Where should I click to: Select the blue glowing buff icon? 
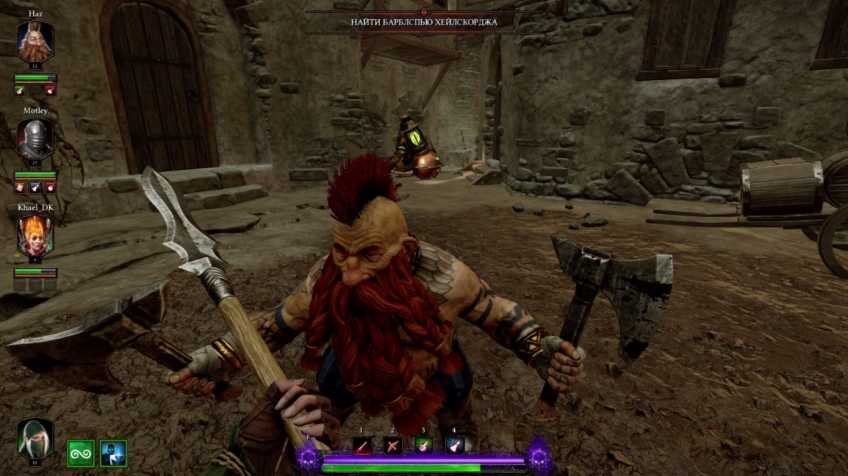113,453
